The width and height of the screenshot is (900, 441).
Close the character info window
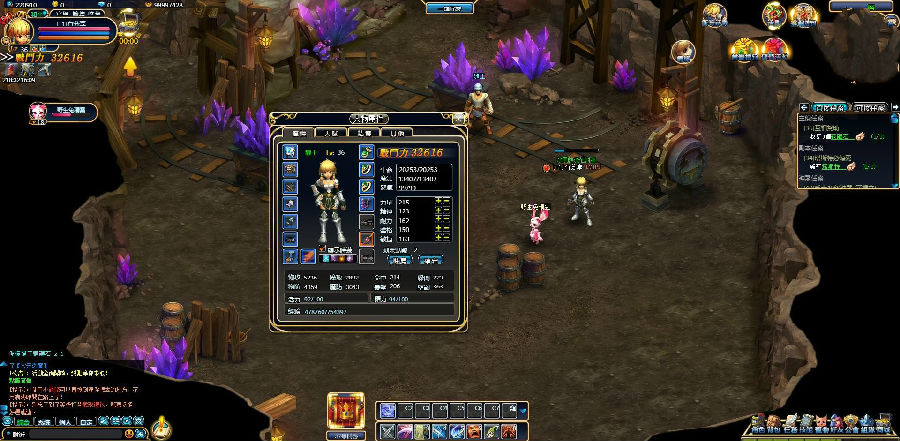tap(461, 119)
